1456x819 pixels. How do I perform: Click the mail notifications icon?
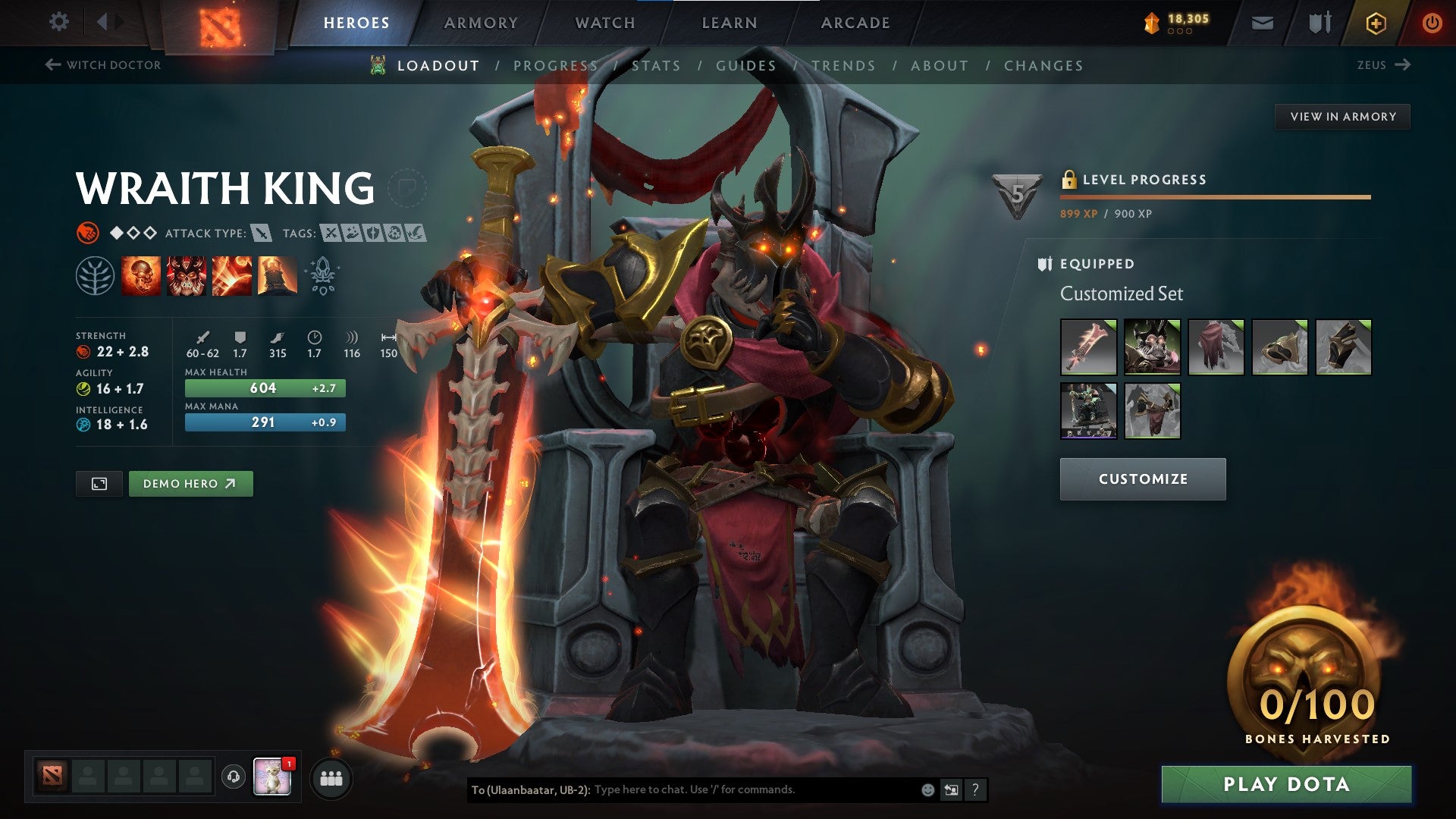click(1262, 22)
